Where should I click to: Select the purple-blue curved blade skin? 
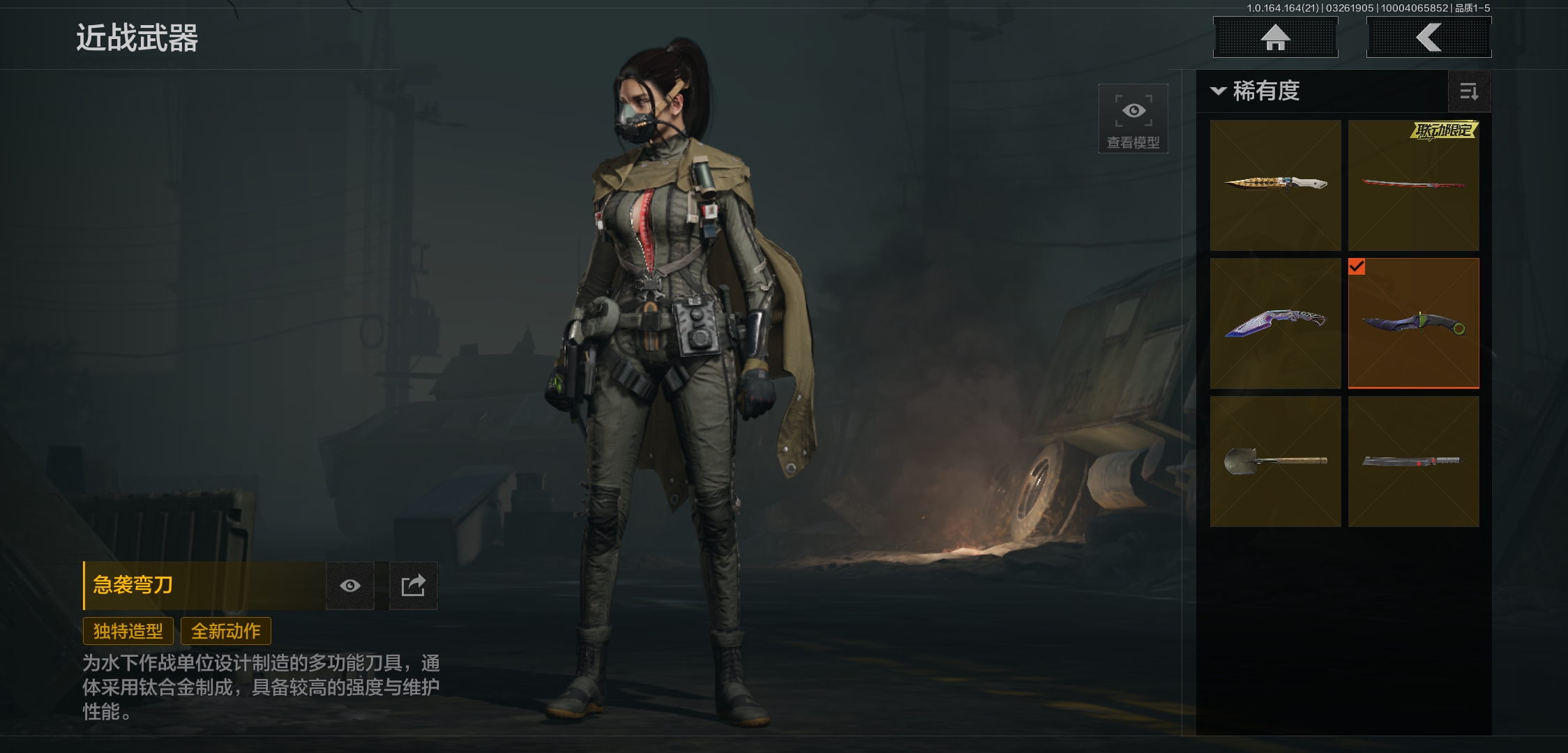pyautogui.click(x=1275, y=323)
